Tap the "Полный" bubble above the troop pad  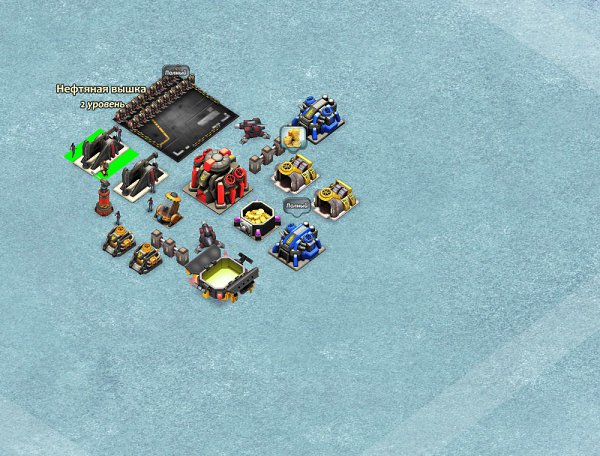176,72
